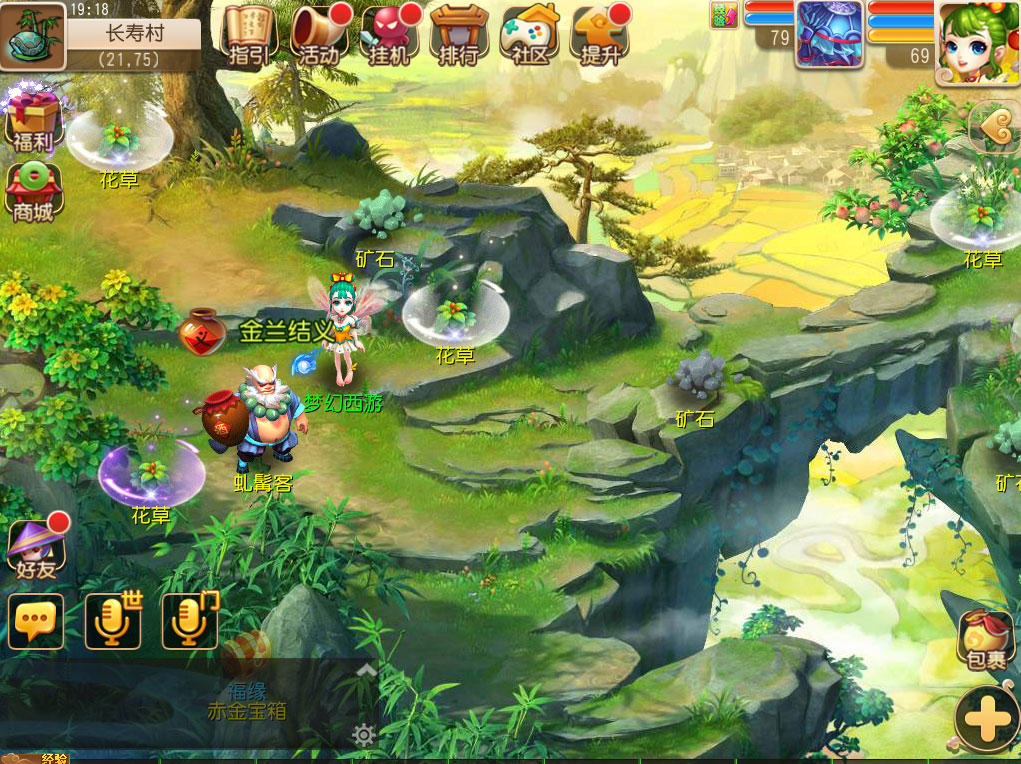Show the 排行 rankings
This screenshot has width=1021, height=764.
point(459,35)
